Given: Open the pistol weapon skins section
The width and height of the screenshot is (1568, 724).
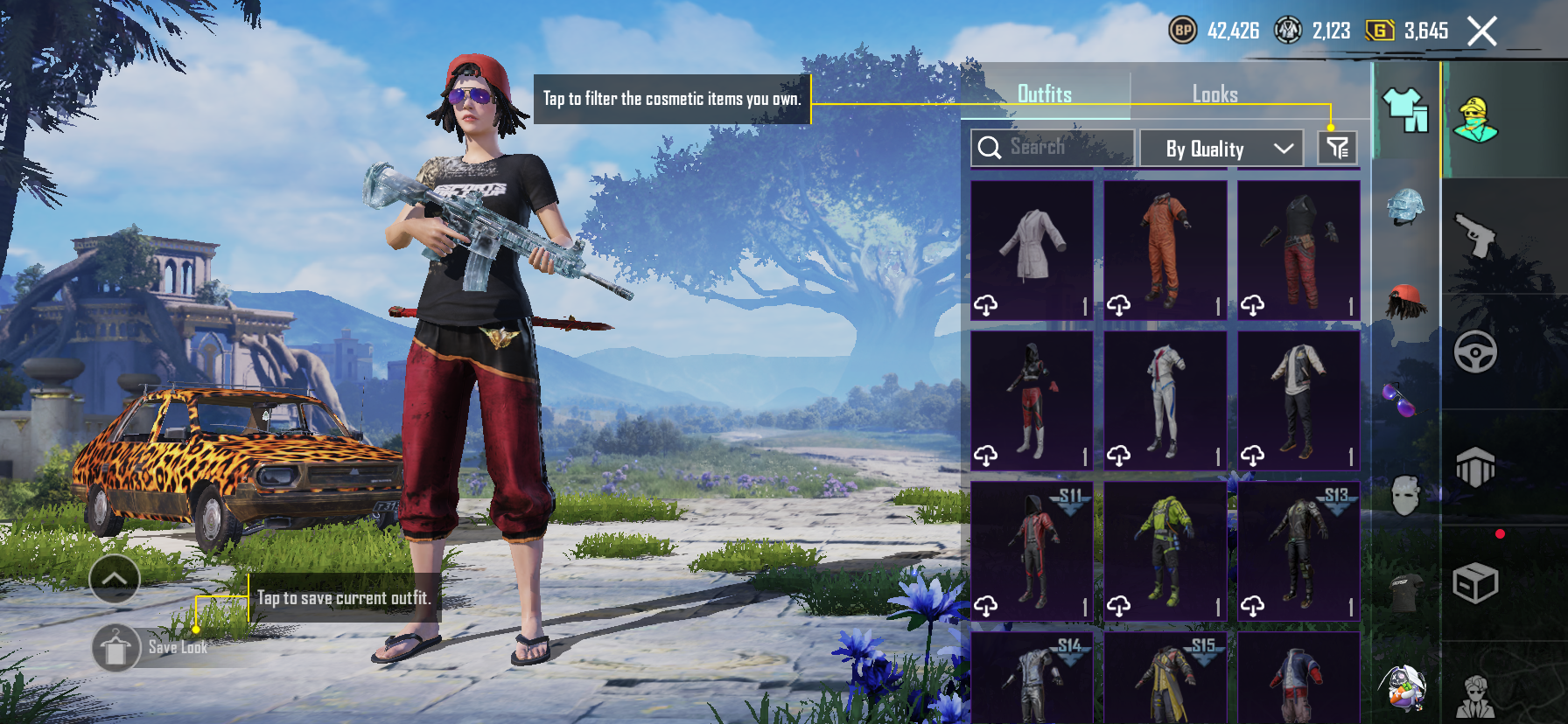Looking at the screenshot, I should [x=1475, y=234].
